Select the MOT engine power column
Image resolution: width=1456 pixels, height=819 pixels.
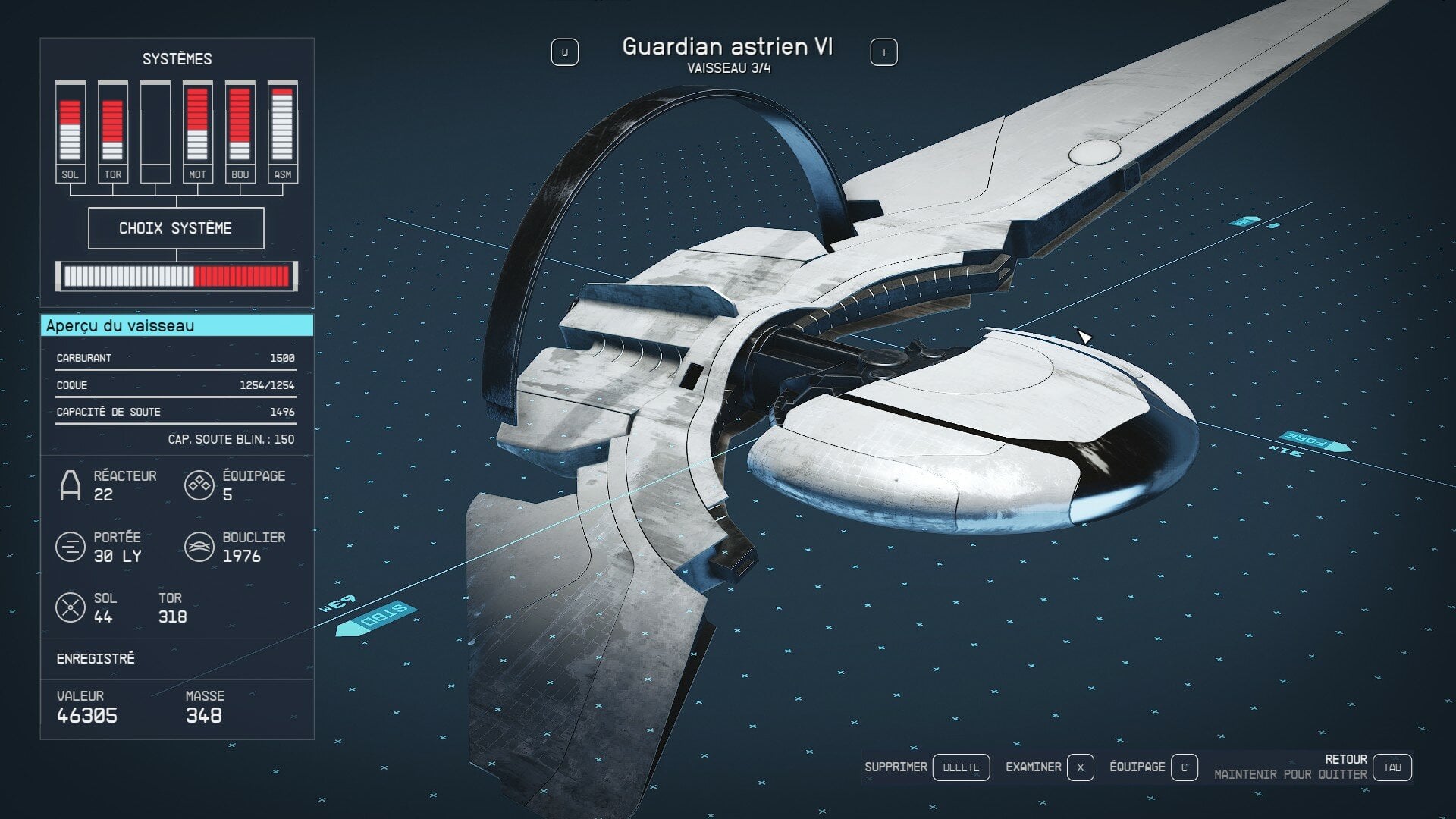(x=197, y=130)
